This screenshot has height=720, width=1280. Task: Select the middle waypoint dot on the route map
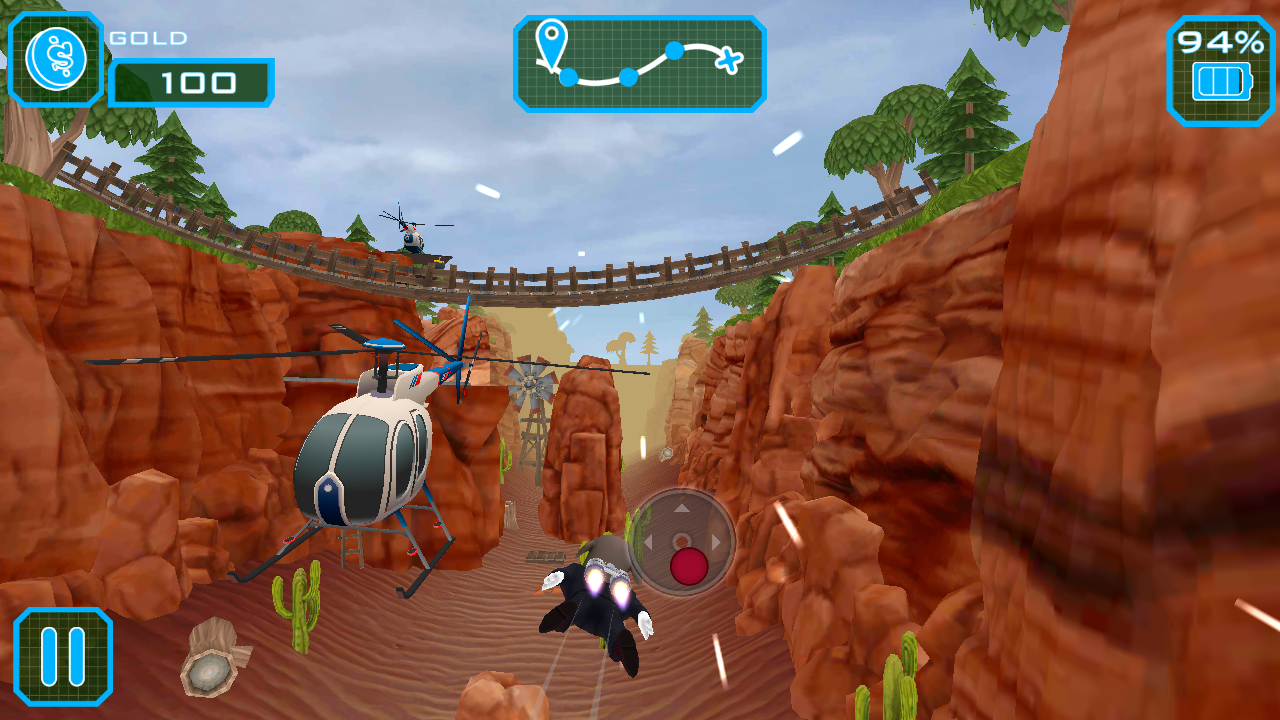coord(627,77)
